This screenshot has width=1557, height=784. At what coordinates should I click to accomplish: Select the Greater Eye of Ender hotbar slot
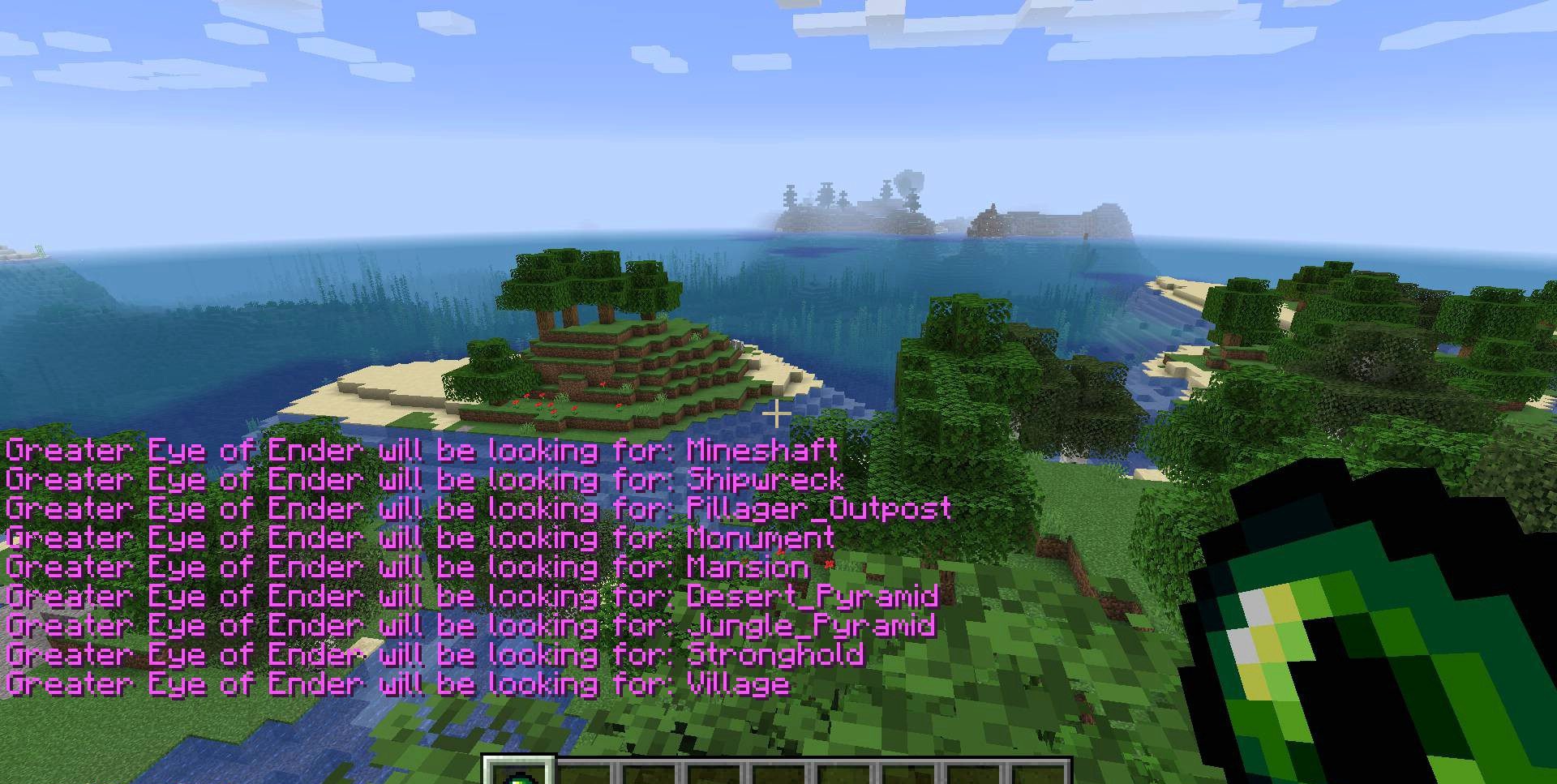[x=519, y=773]
